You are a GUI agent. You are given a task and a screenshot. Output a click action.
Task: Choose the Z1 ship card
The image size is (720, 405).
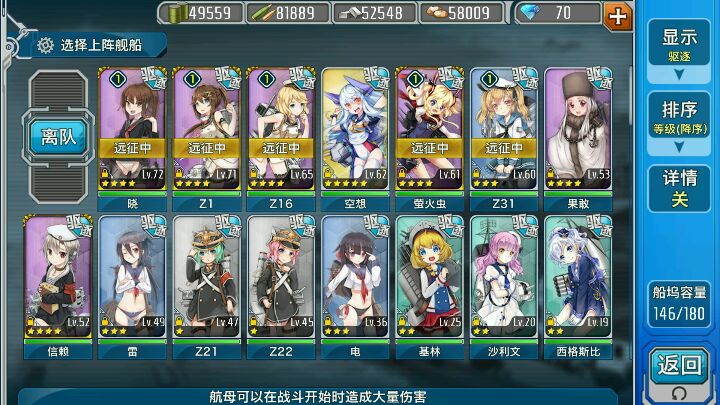[207, 130]
